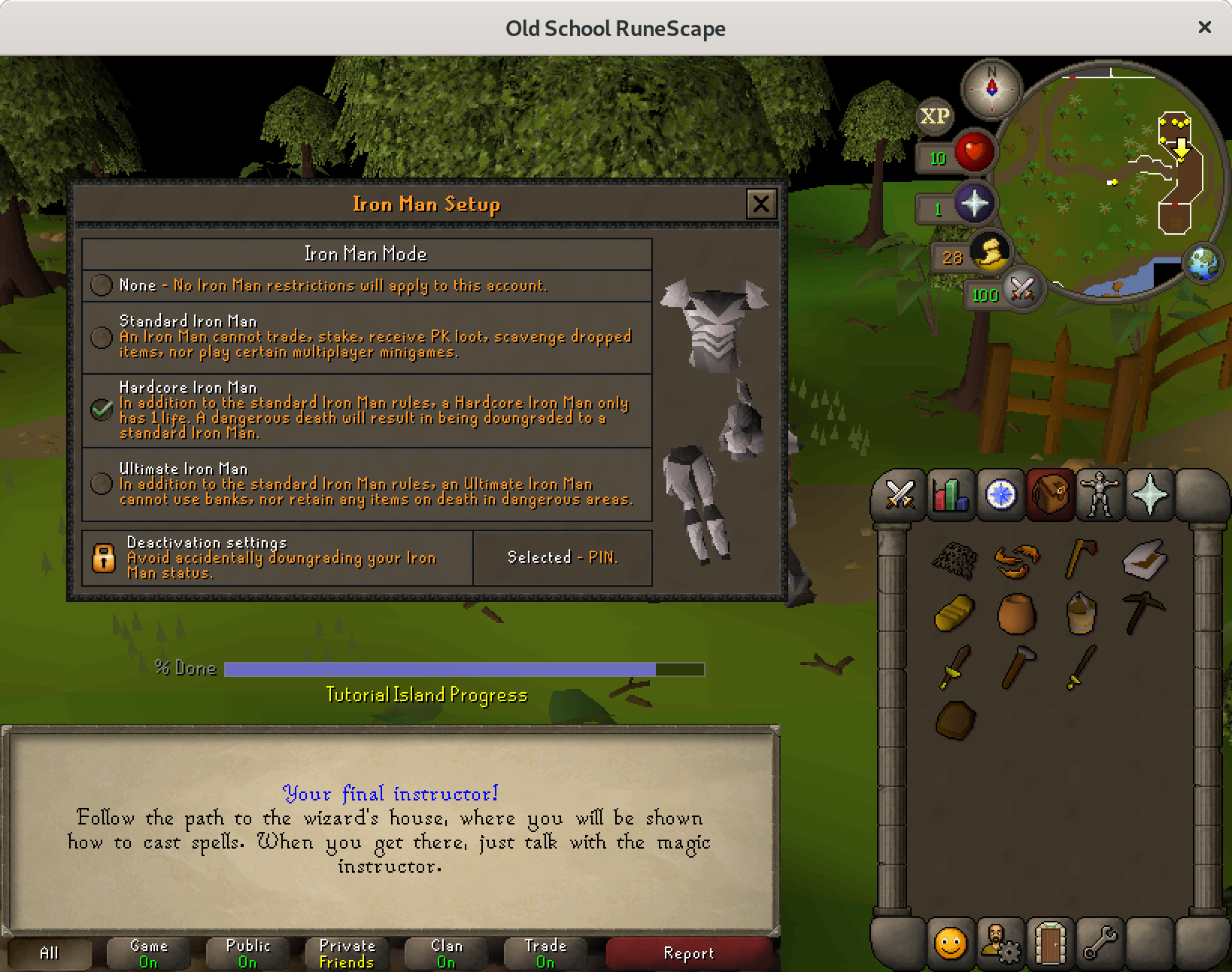This screenshot has height=972, width=1232.
Task: Switch to the Combat Options tab
Action: coord(900,495)
